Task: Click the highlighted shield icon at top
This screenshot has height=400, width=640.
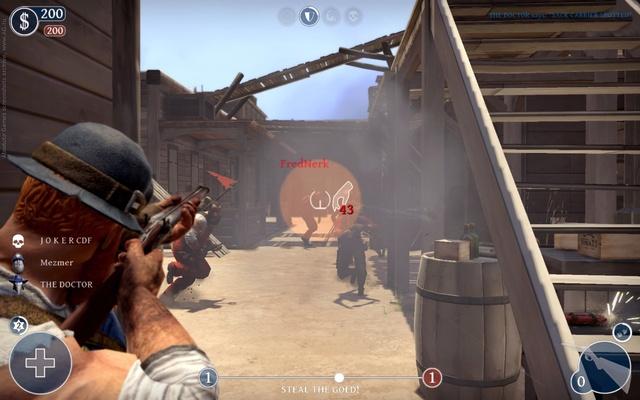Action: click(x=310, y=15)
